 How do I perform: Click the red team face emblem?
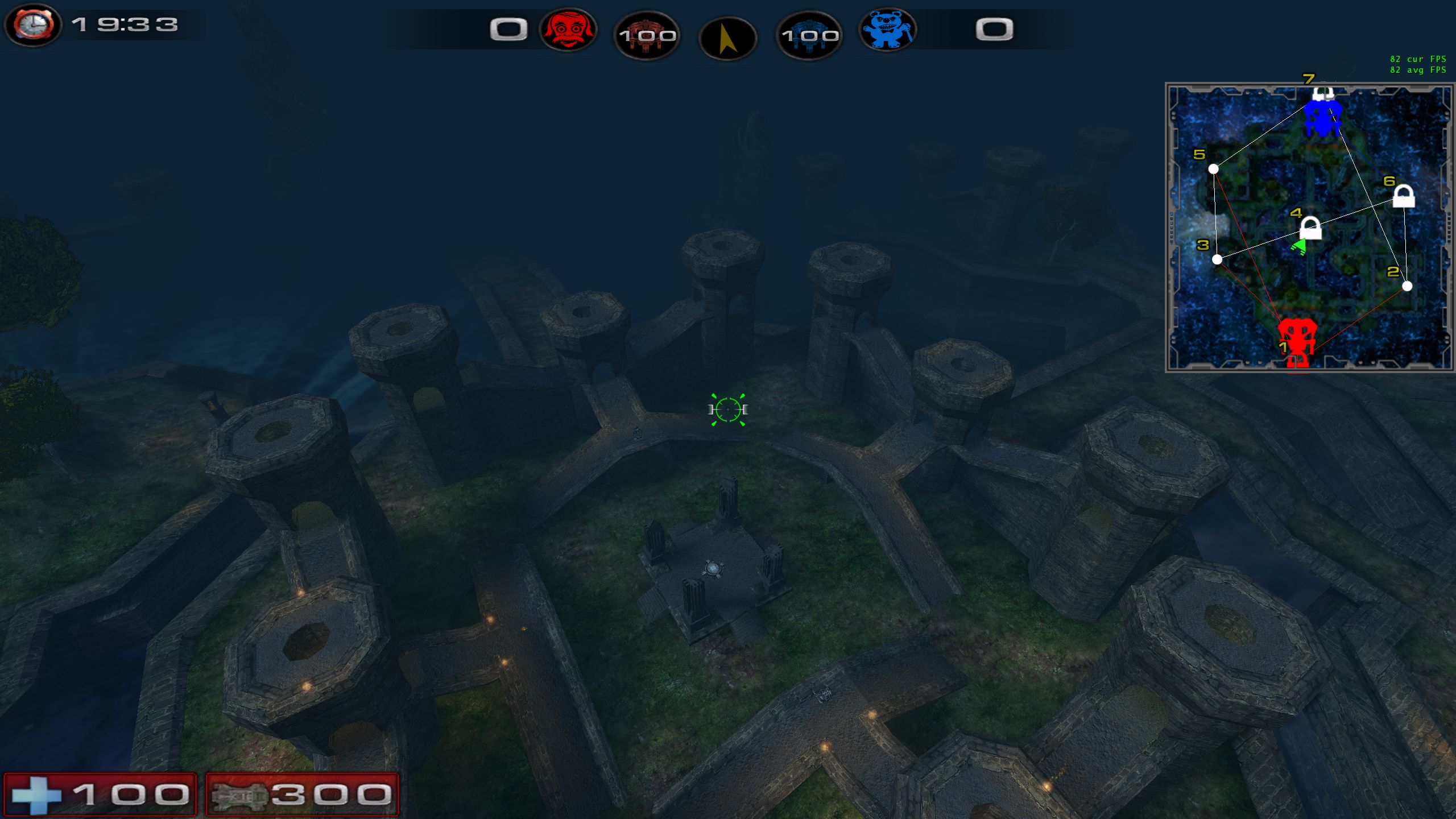click(568, 30)
